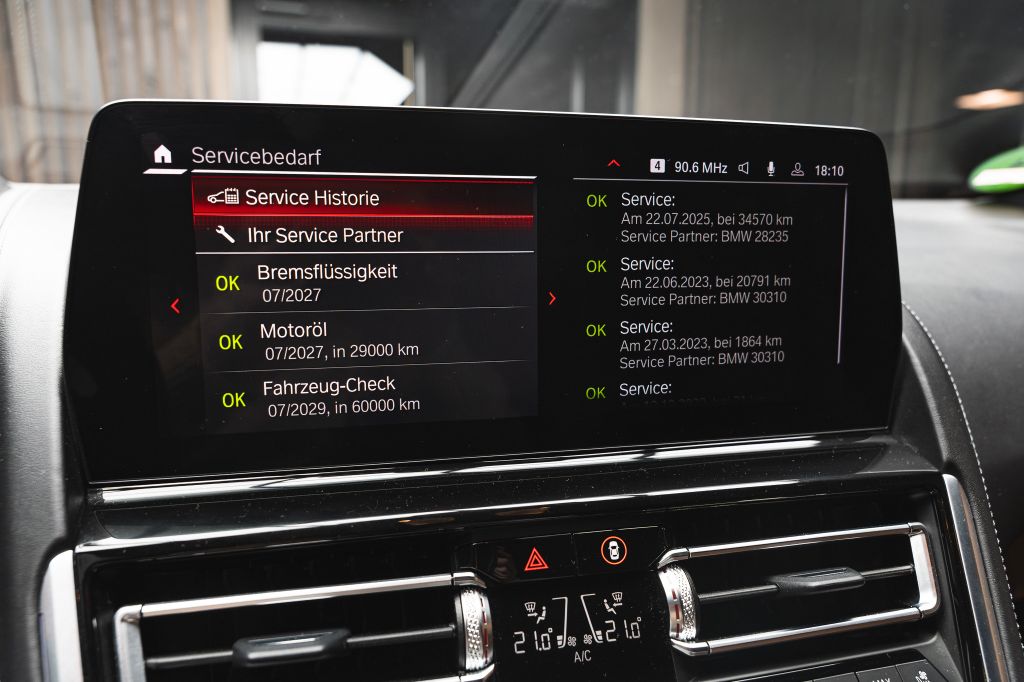The image size is (1024, 682).
Task: View the service record from 27.03.2023
Action: (x=704, y=342)
